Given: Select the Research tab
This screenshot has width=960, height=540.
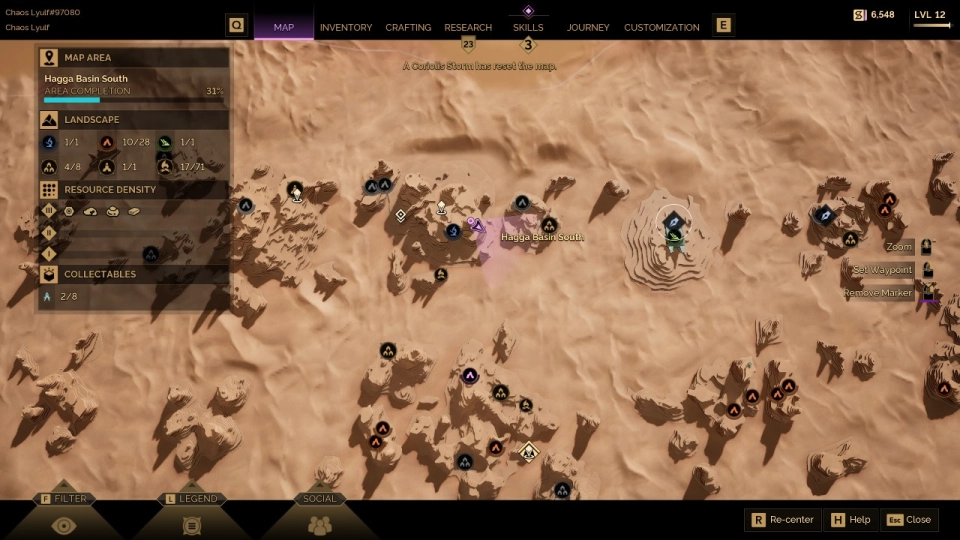Looking at the screenshot, I should click(x=468, y=27).
